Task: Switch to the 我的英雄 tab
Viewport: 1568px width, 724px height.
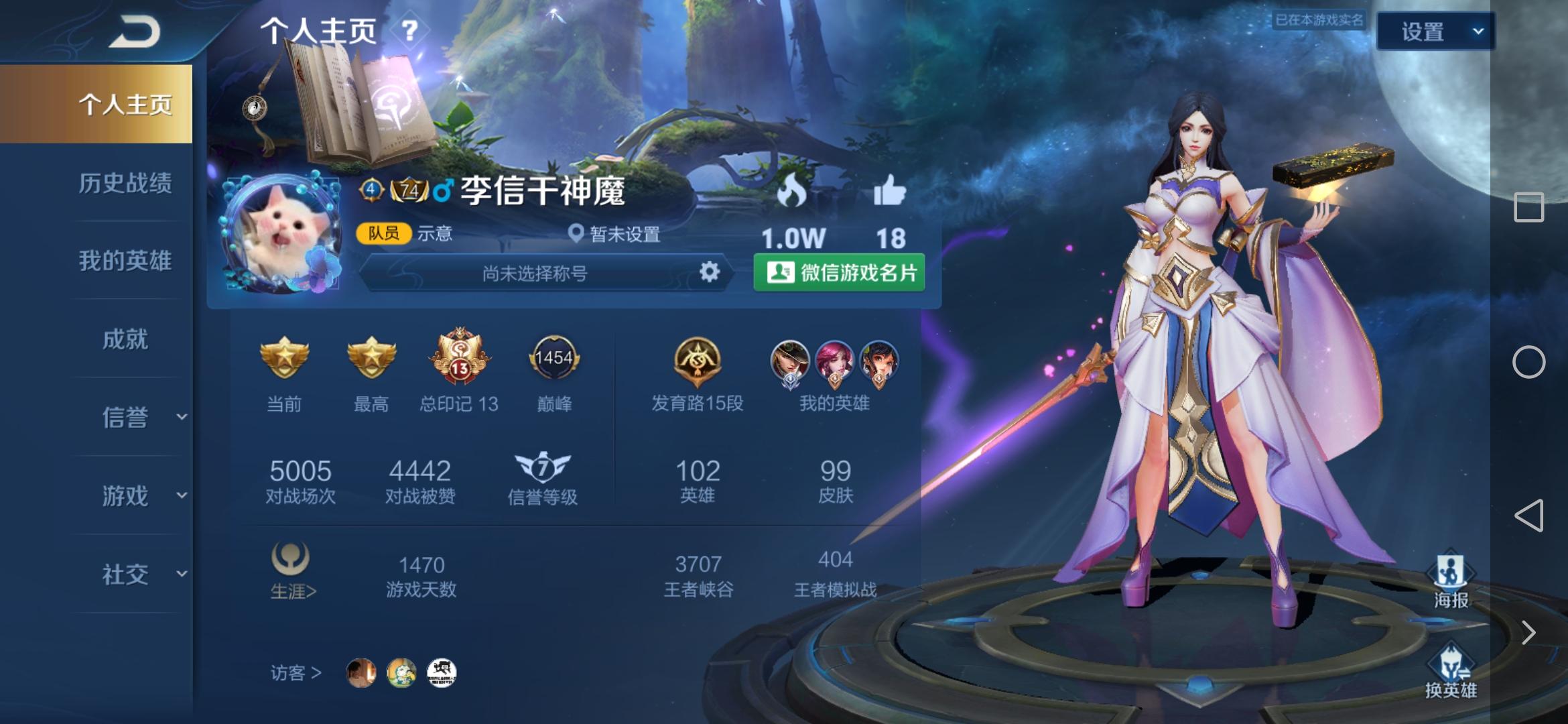Action: point(125,261)
